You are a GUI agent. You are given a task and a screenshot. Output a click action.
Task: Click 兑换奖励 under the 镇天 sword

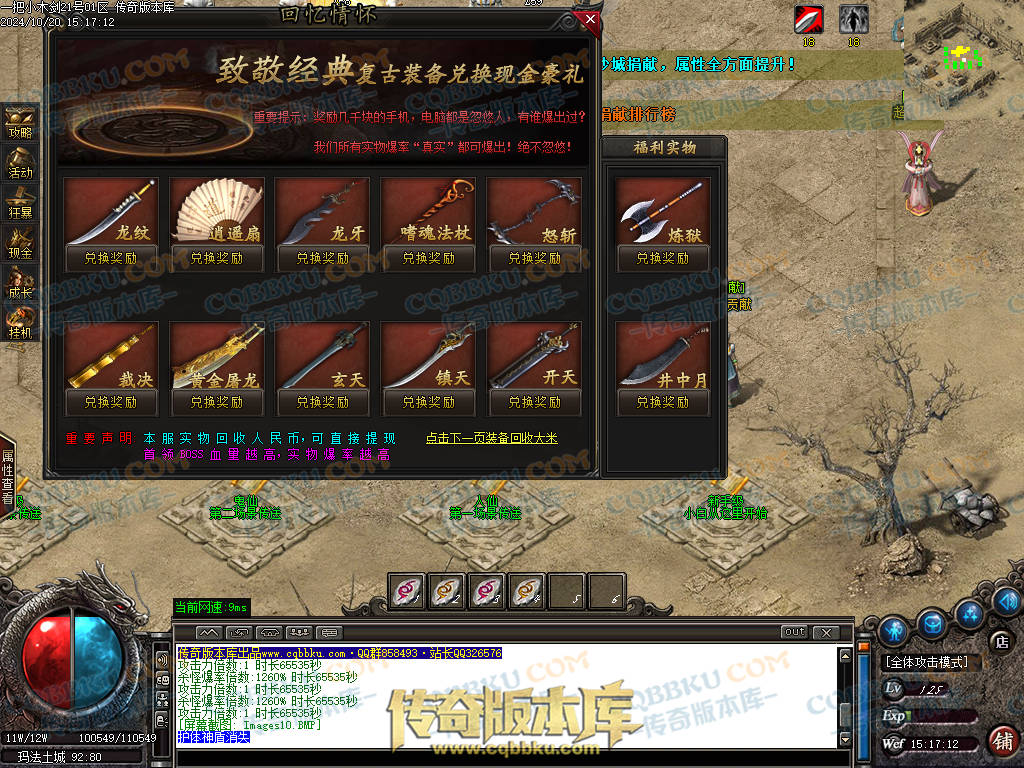[429, 402]
